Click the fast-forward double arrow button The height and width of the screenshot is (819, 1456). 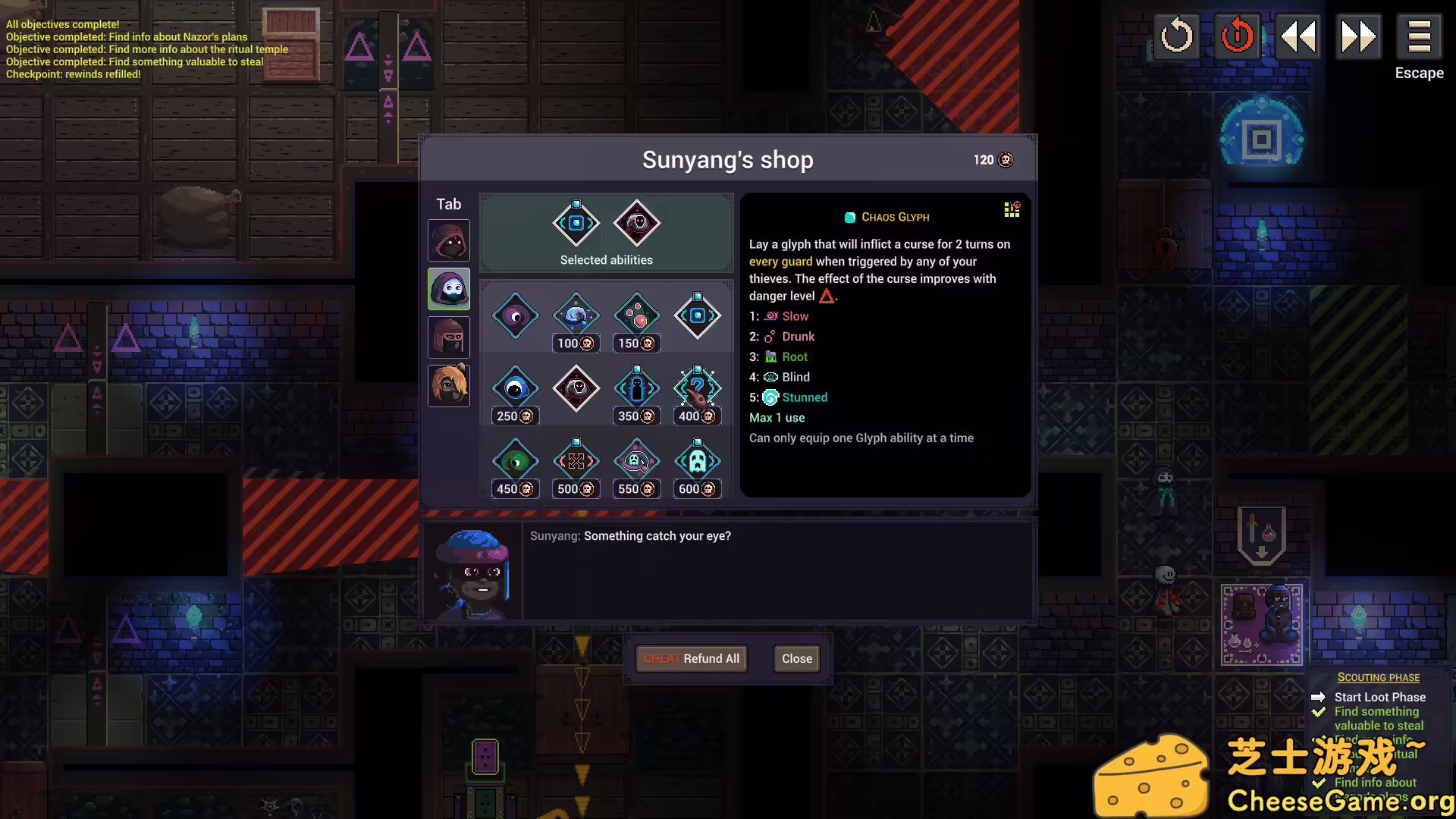(1358, 36)
